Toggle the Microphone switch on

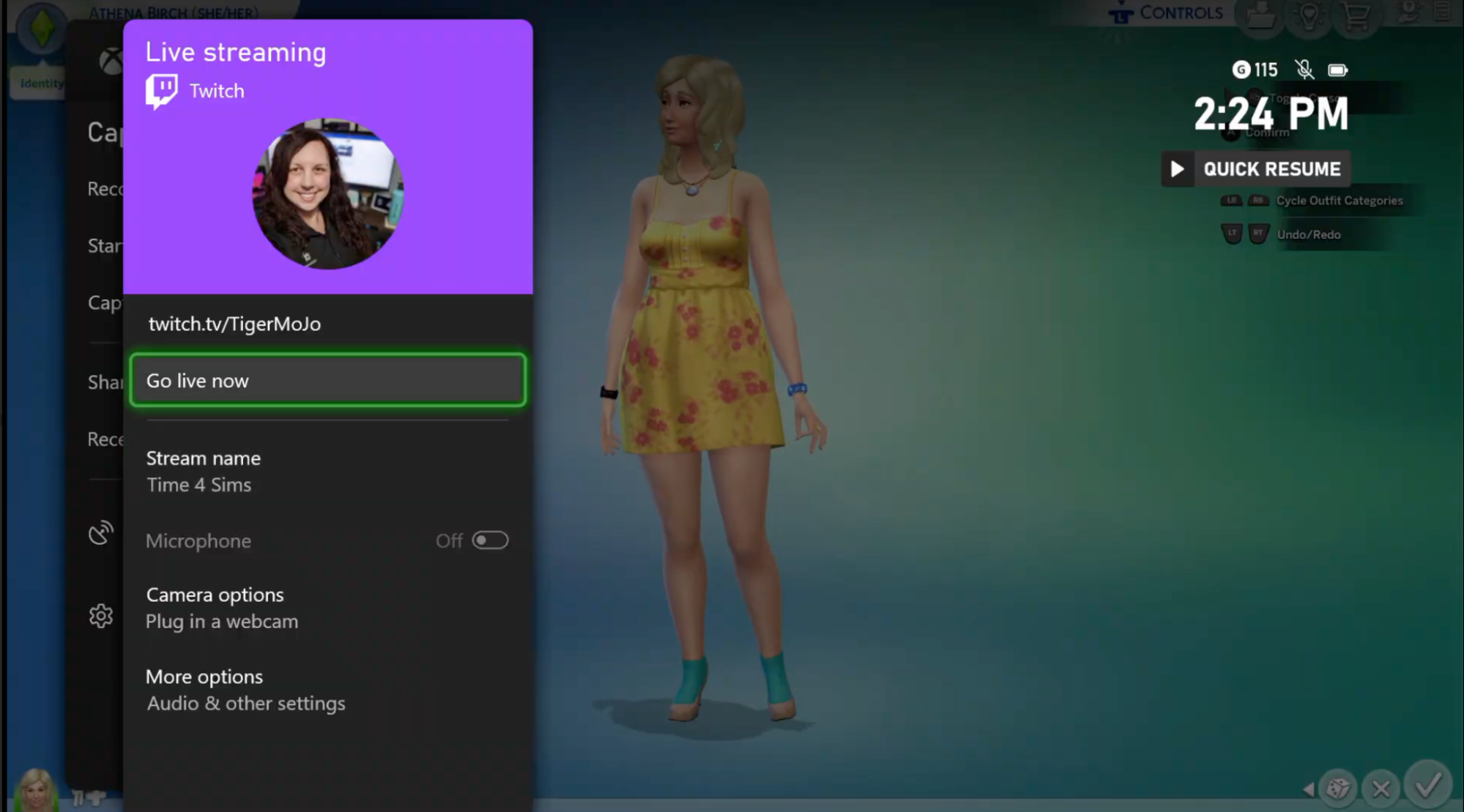click(x=491, y=540)
